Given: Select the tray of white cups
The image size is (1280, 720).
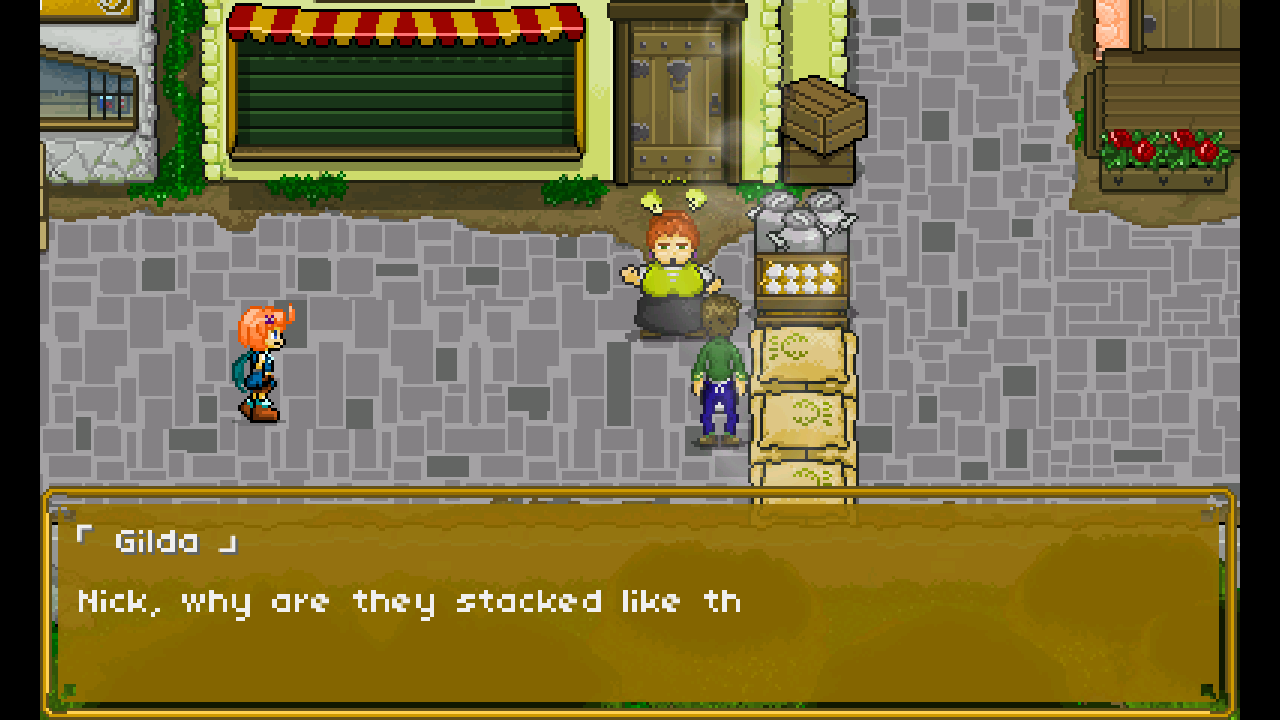Looking at the screenshot, I should (800, 275).
